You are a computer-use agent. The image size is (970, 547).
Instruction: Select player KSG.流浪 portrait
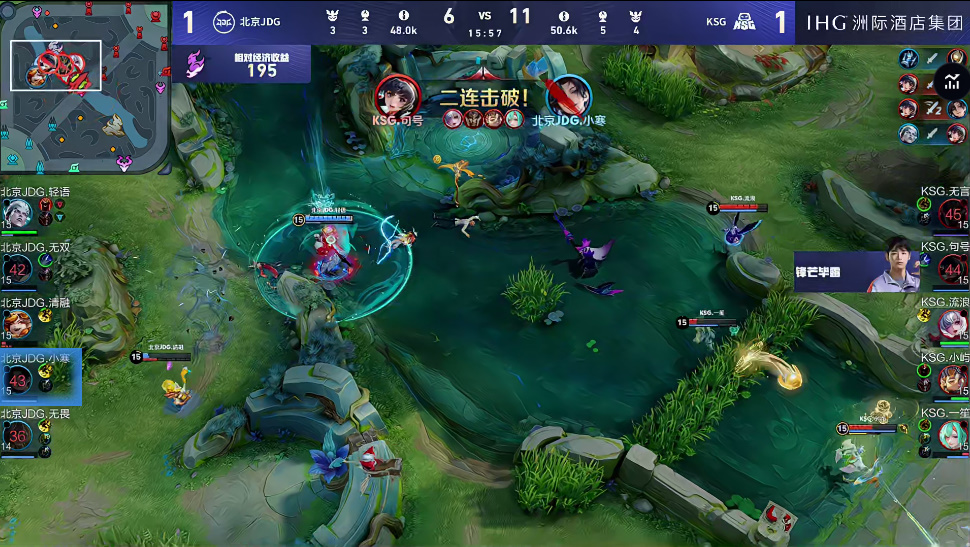(x=952, y=323)
